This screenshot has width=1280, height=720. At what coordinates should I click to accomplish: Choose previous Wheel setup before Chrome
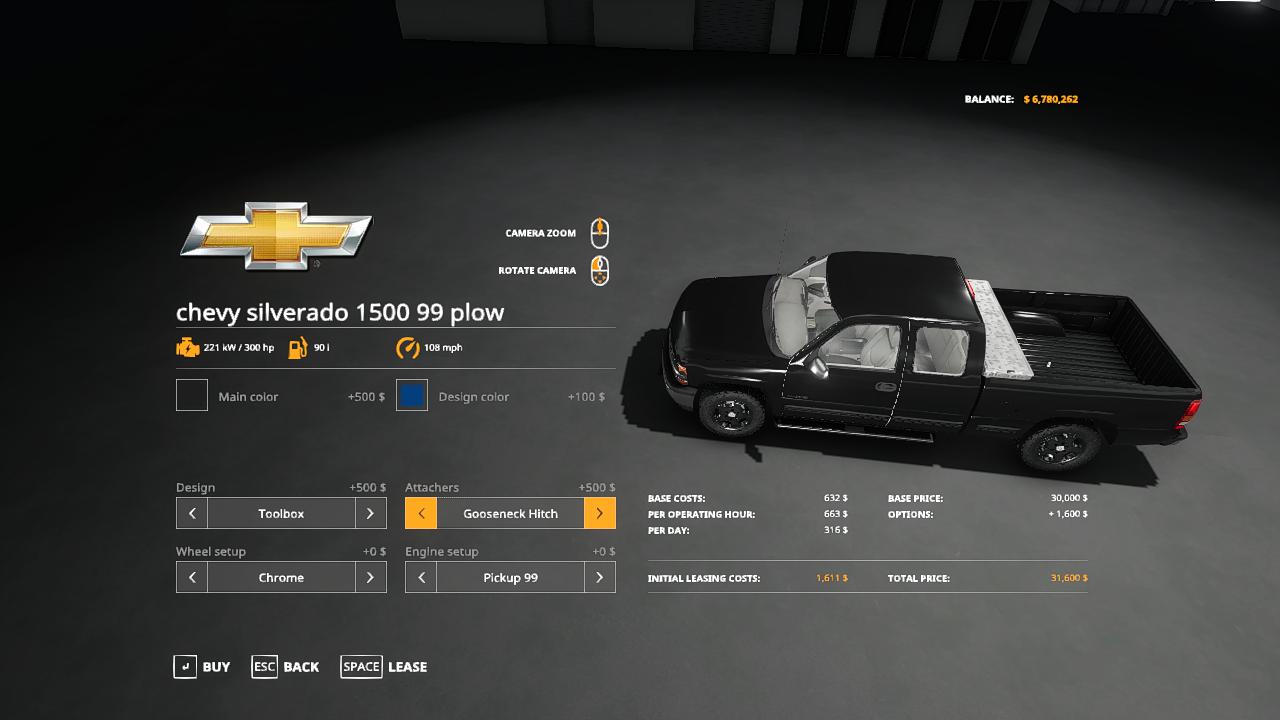[x=192, y=577]
